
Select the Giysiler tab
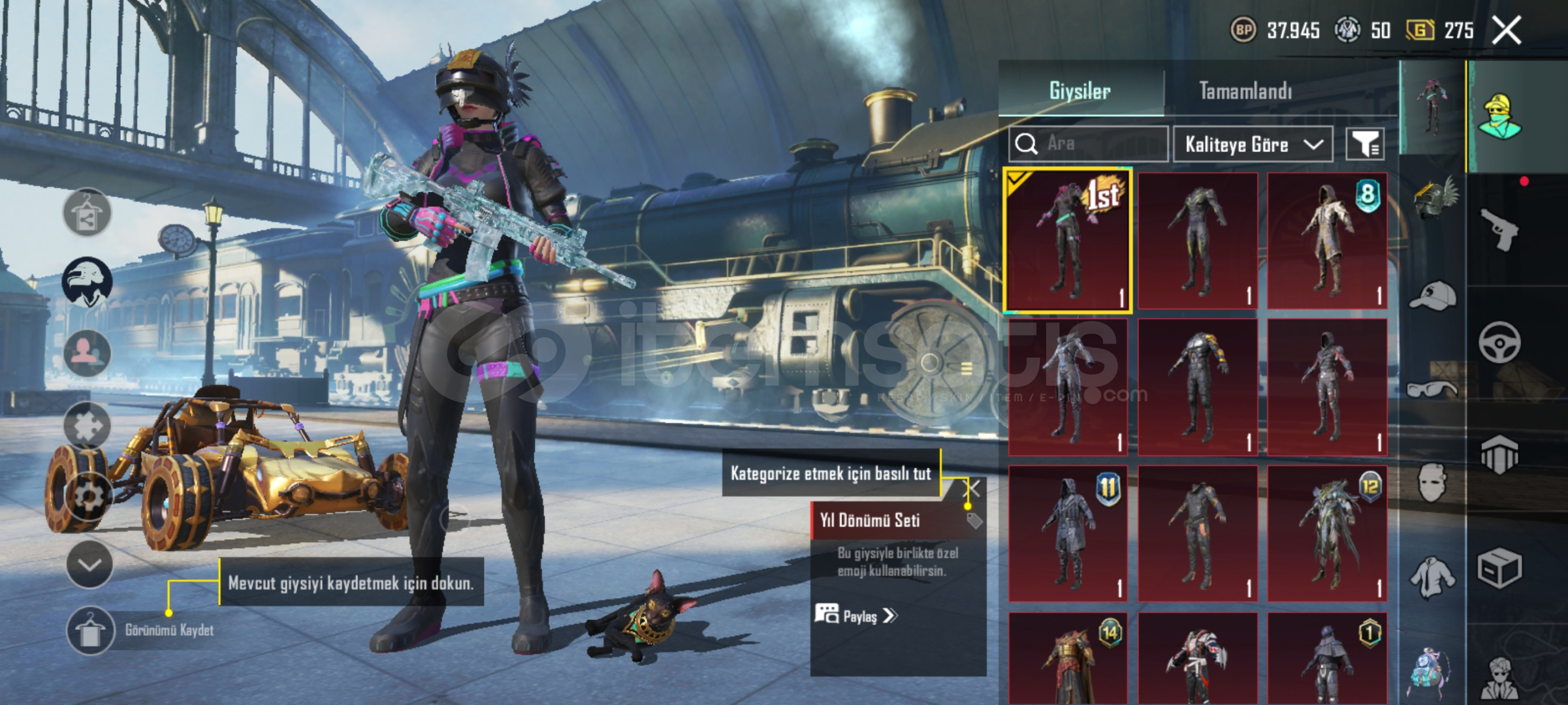(x=1080, y=91)
